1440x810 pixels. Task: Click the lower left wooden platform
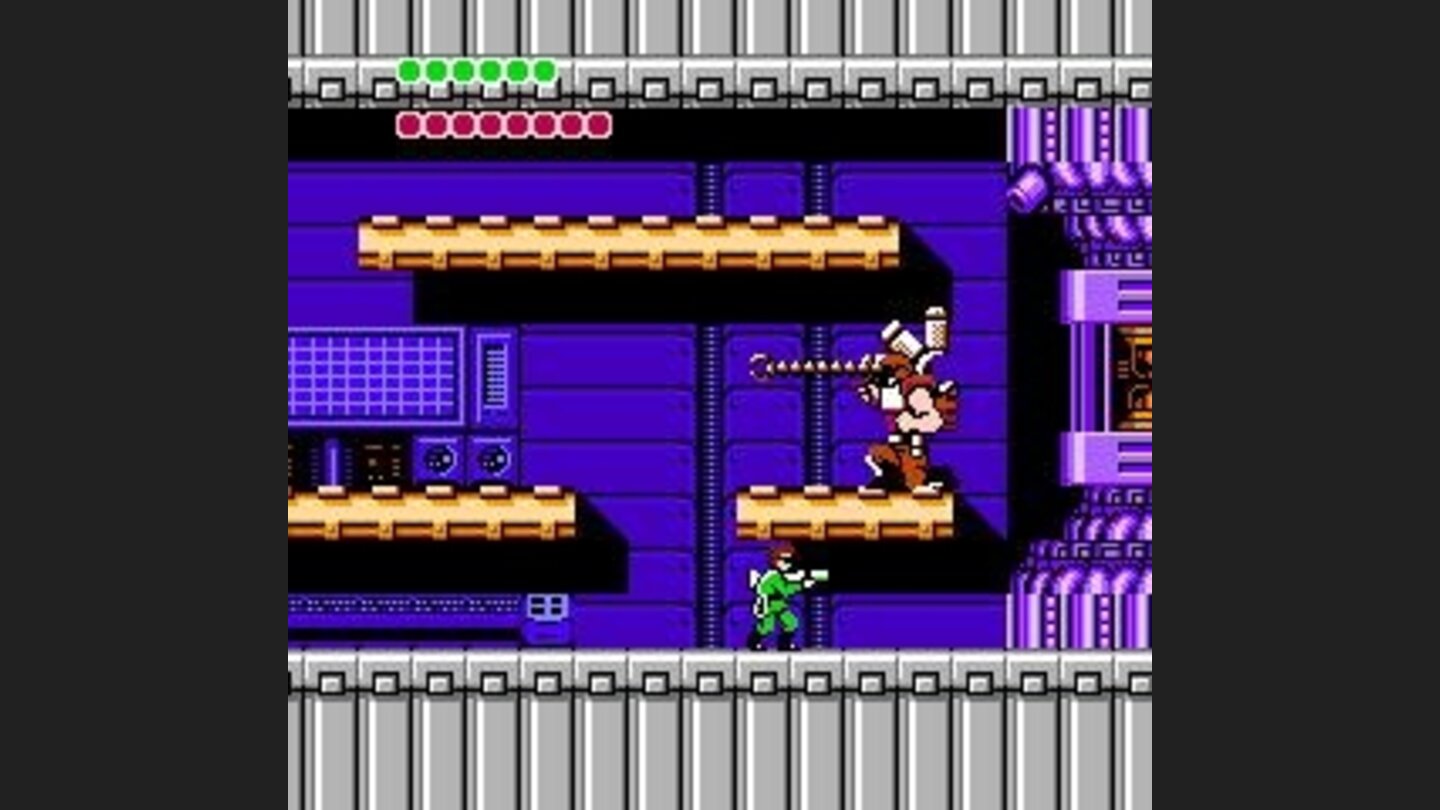click(x=430, y=510)
